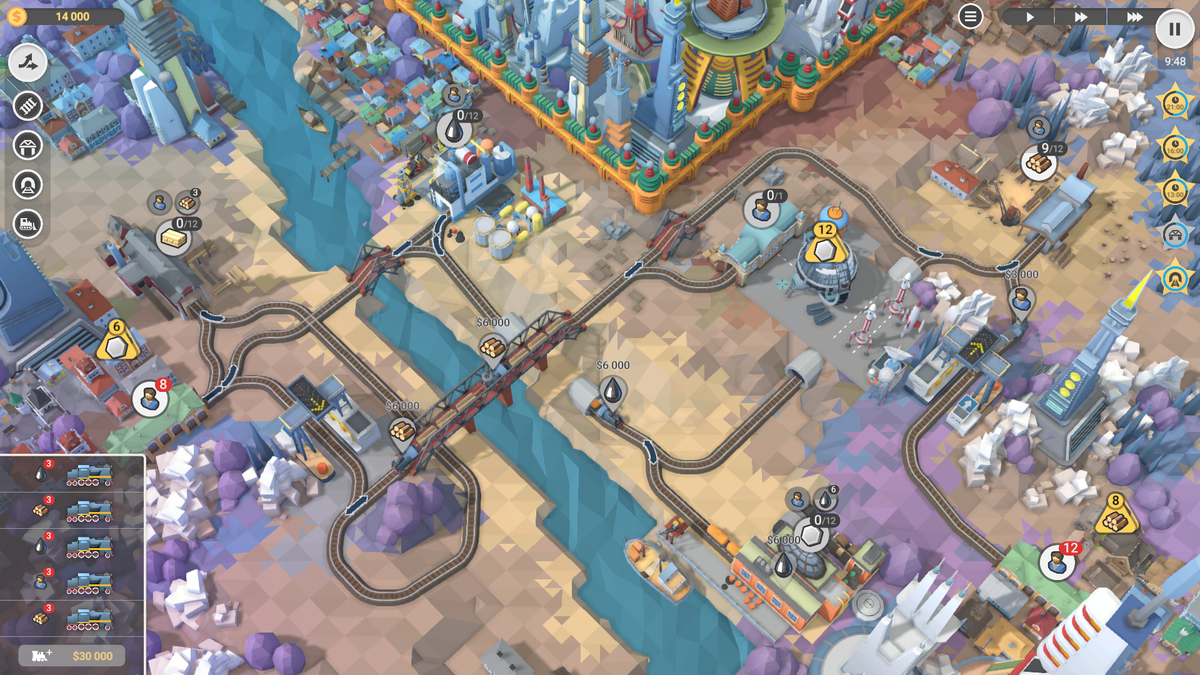Select the bridge construction tool

click(28, 145)
